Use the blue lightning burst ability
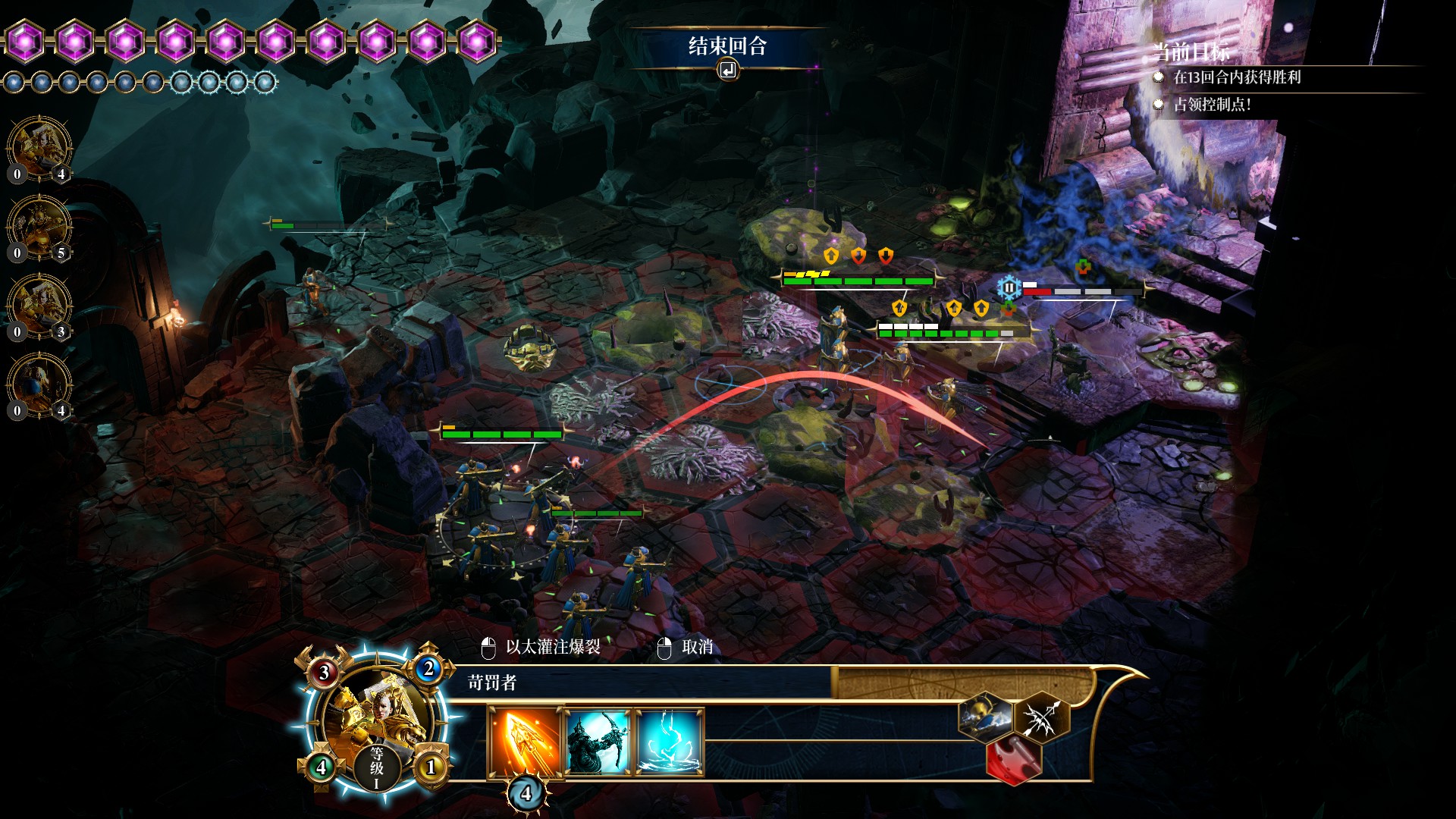The width and height of the screenshot is (1456, 819). tap(670, 742)
